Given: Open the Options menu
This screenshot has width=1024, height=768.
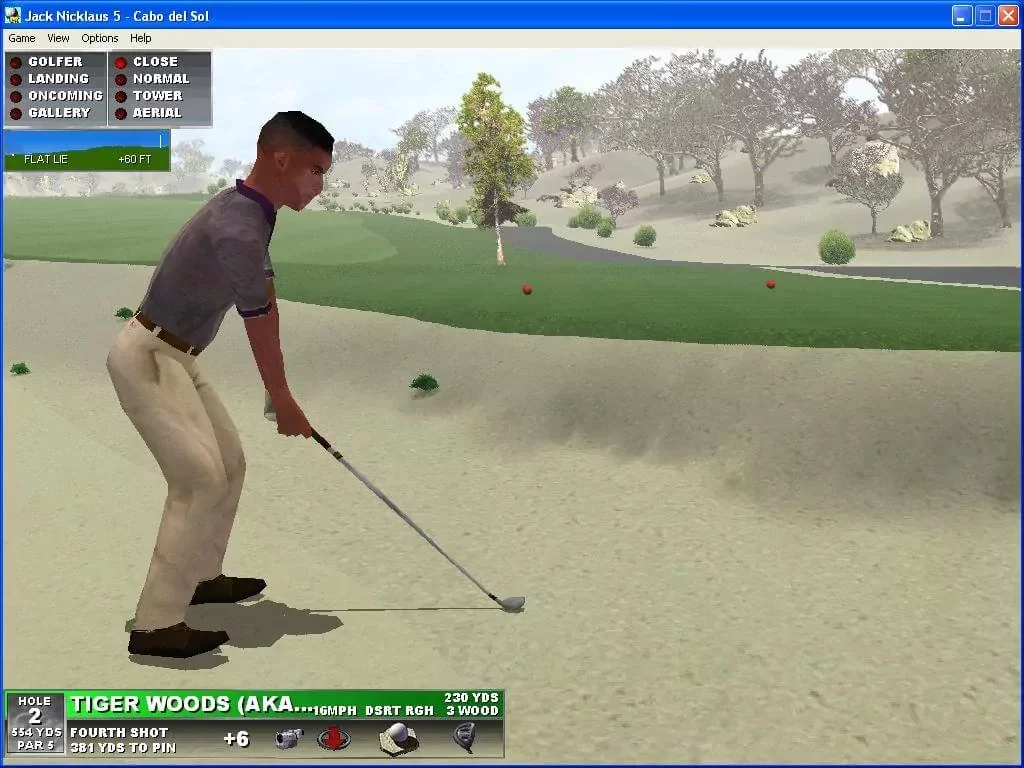Looking at the screenshot, I should 100,38.
